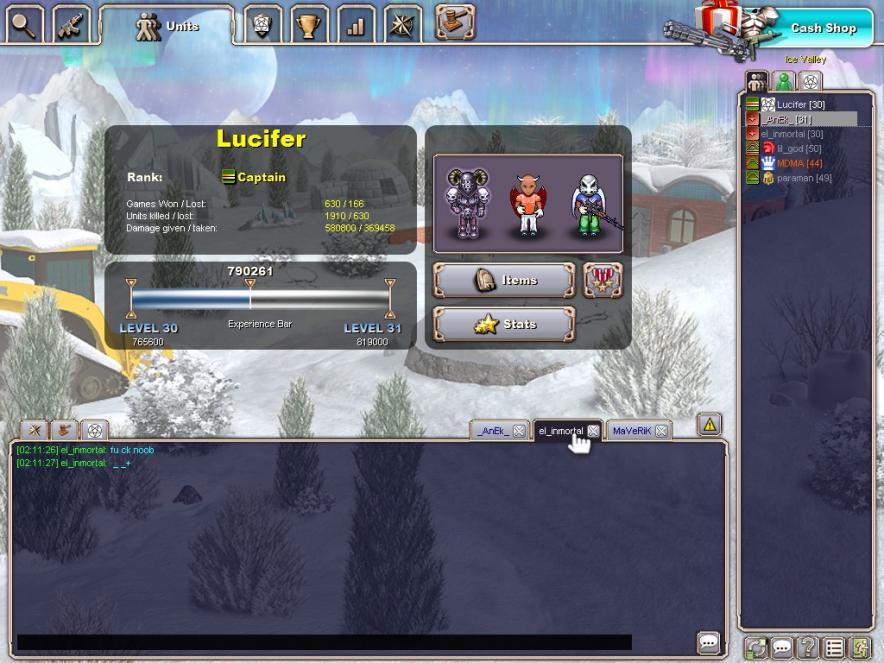
Task: Switch to the _AnEk_ chat tab
Action: tap(492, 431)
